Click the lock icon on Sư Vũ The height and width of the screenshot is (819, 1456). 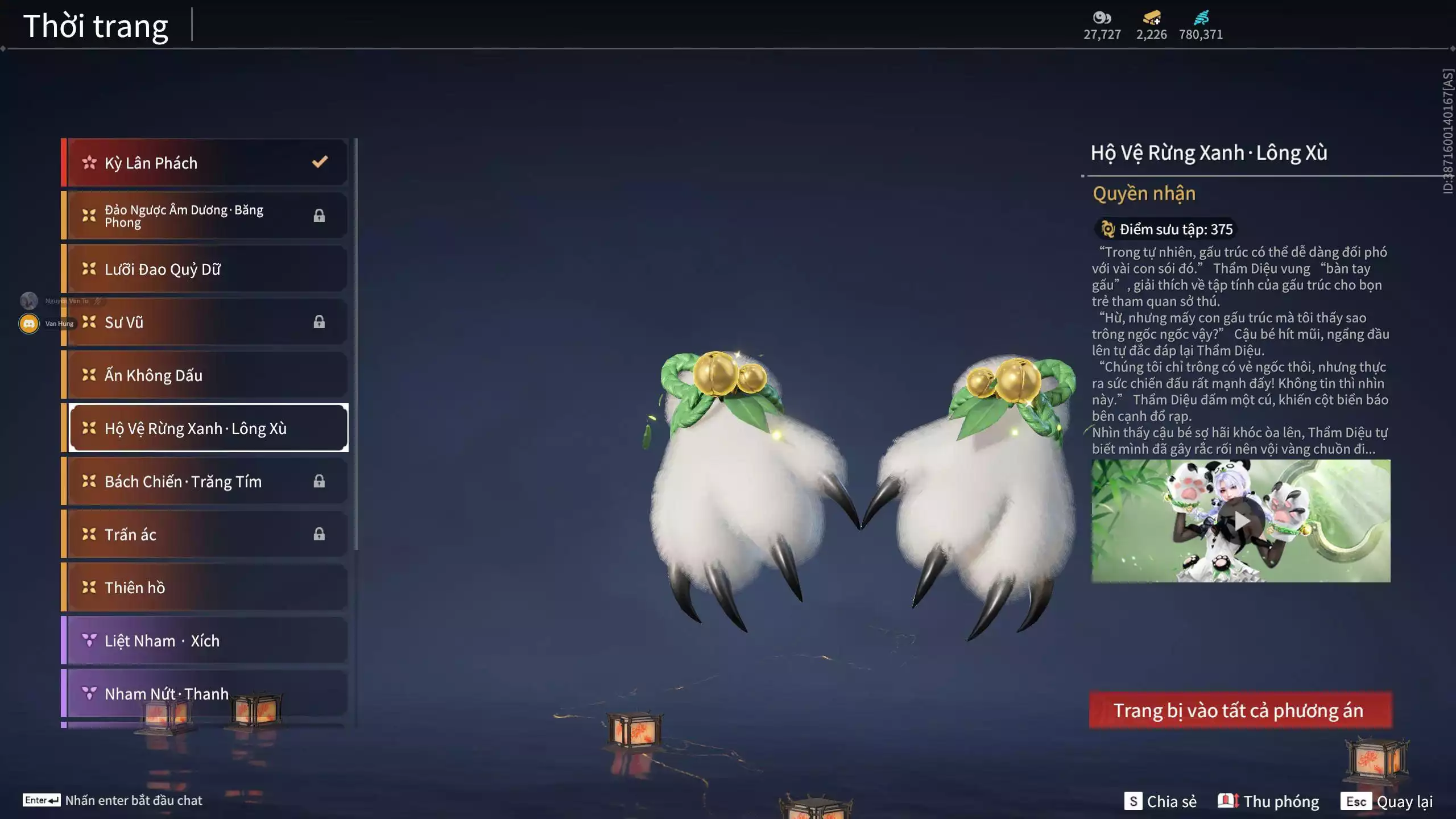coord(319,322)
